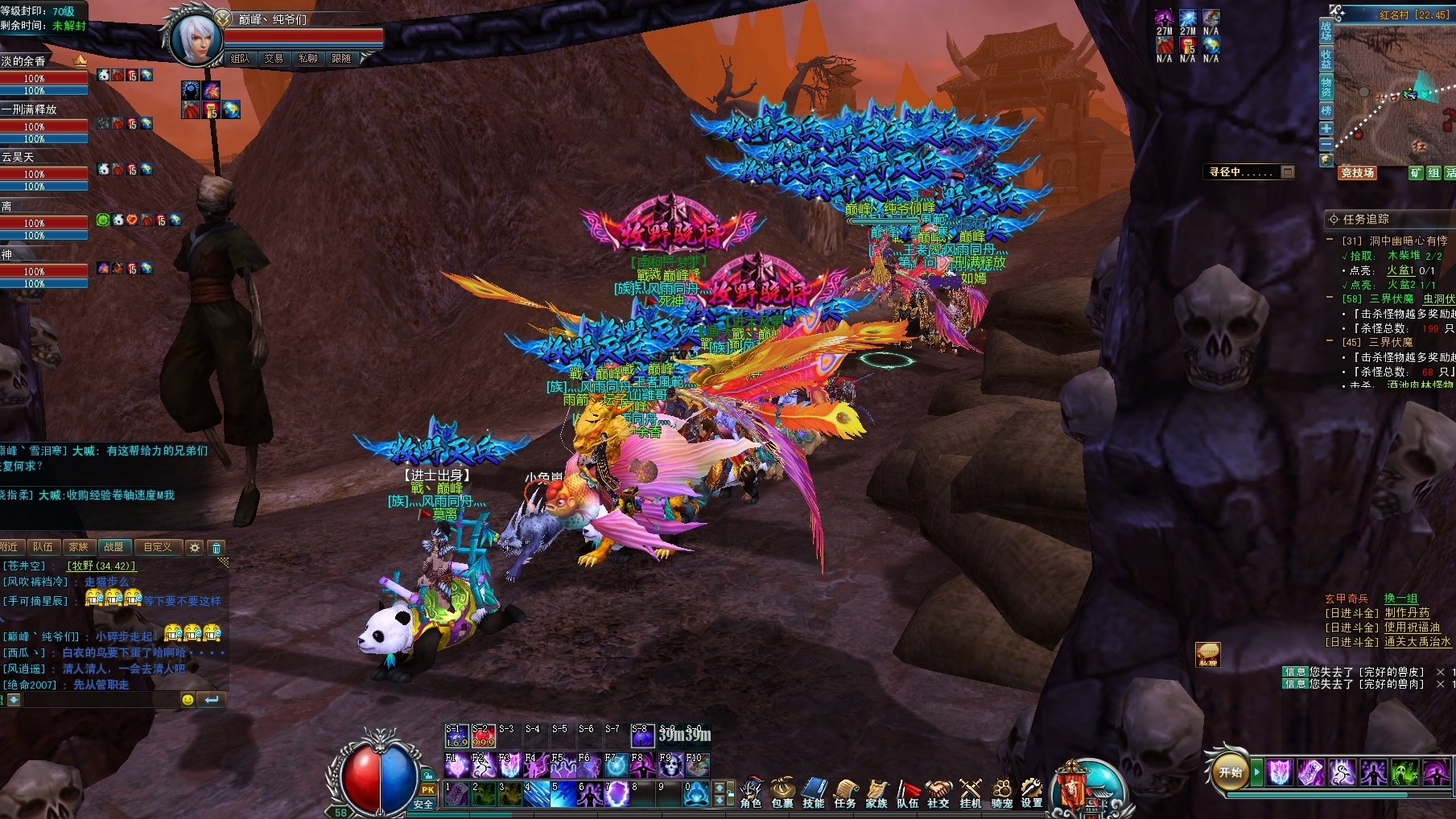Use the S-2 red potion slot
This screenshot has width=1456, height=819.
point(483,737)
